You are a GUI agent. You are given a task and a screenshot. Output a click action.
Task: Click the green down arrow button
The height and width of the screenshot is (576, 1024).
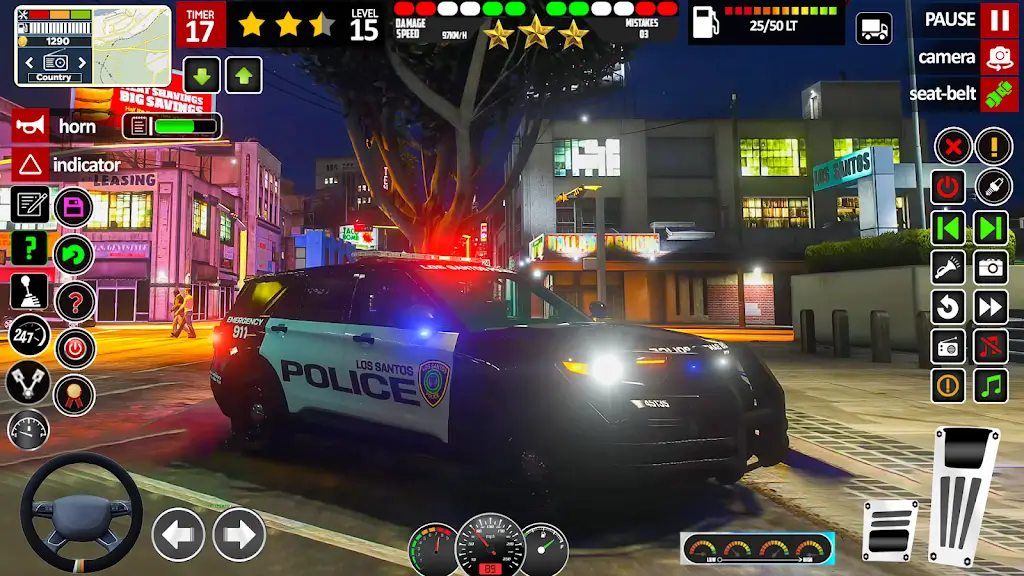click(x=202, y=75)
